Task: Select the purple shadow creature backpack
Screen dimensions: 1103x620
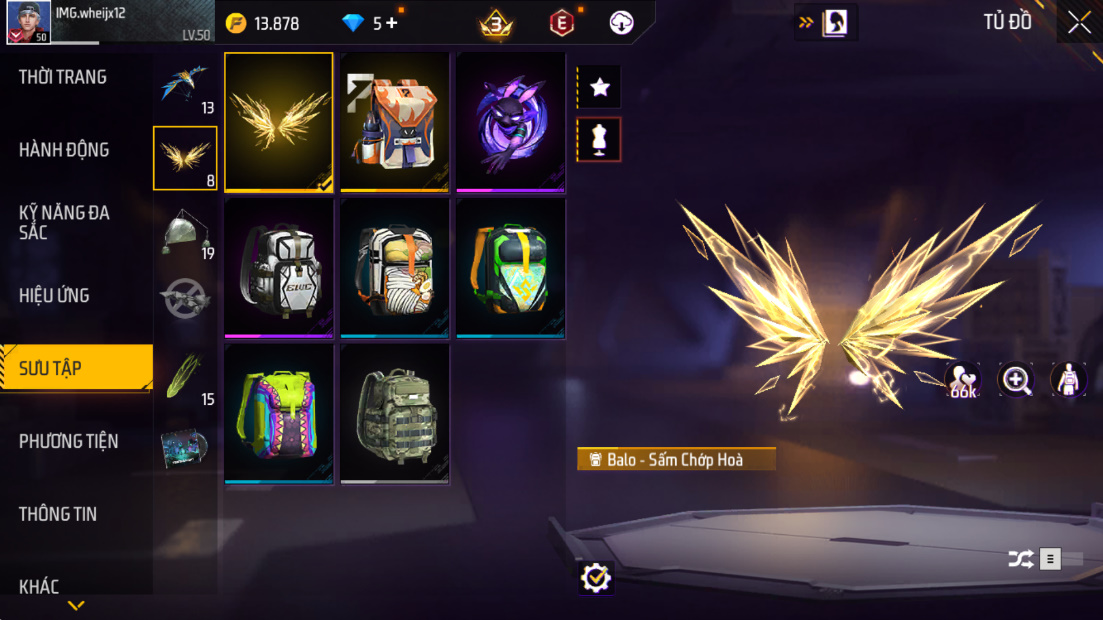Action: click(511, 121)
